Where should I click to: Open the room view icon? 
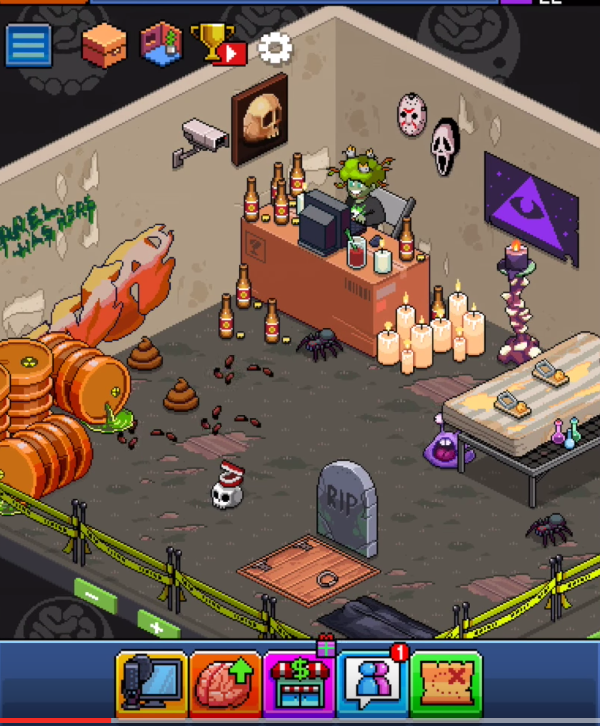click(x=161, y=46)
